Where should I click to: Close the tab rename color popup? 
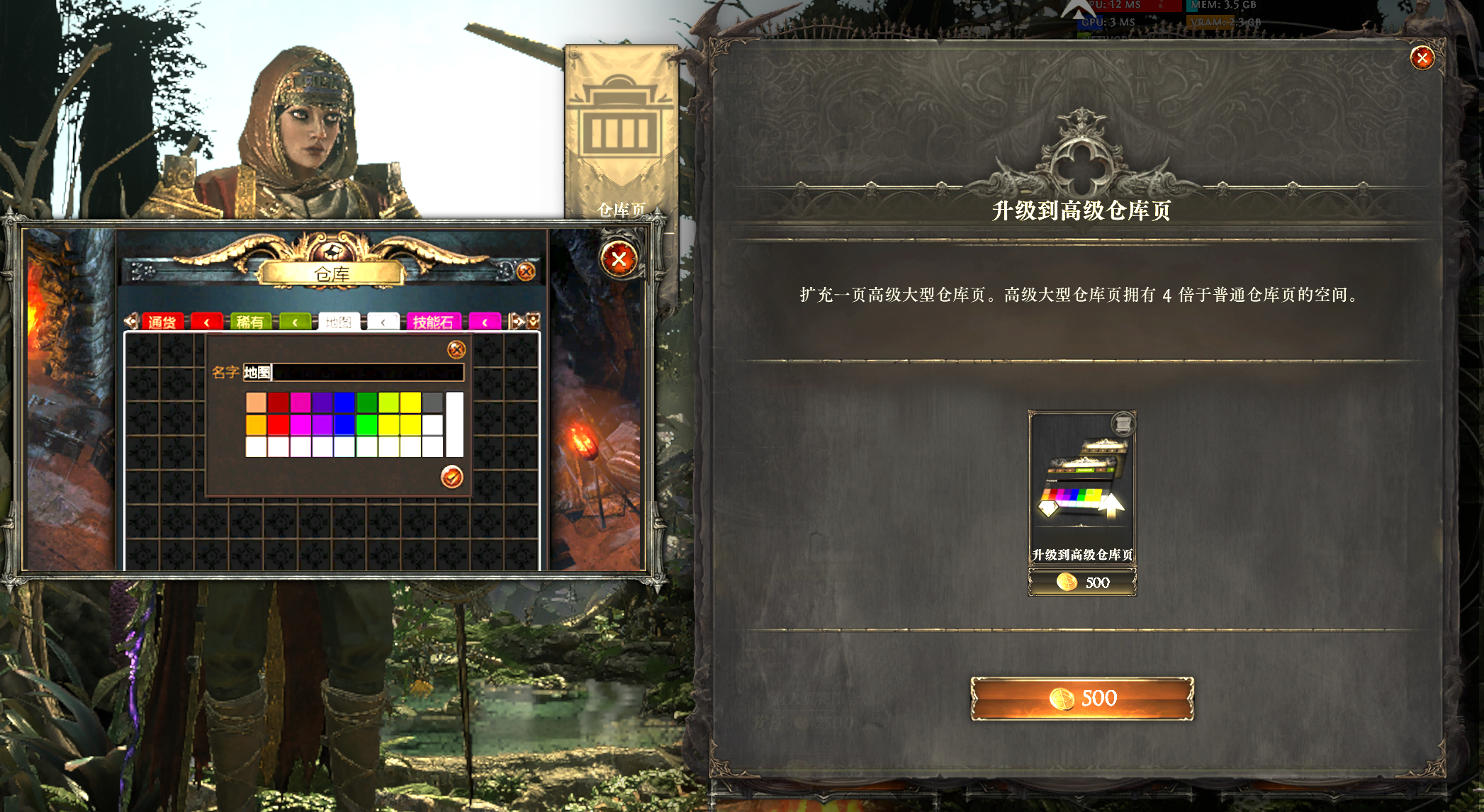point(456,349)
